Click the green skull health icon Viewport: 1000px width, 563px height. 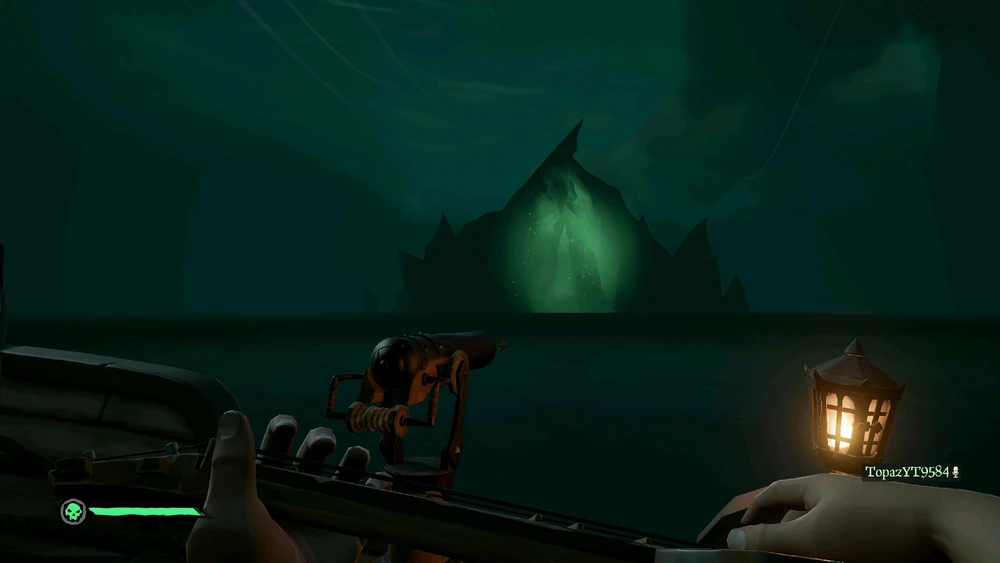coord(72,512)
